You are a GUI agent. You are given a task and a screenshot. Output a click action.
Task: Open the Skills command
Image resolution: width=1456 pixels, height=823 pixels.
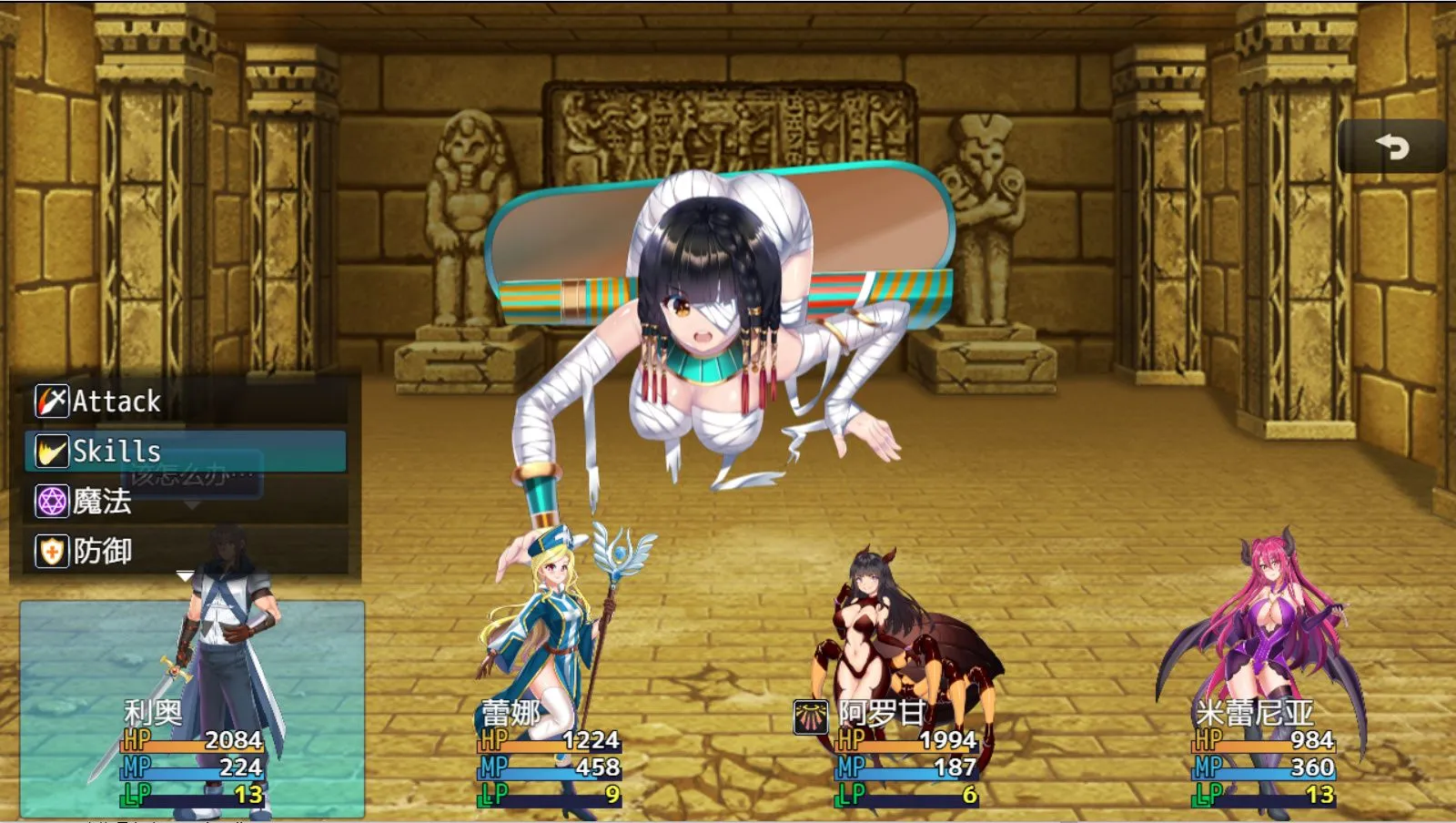point(187,452)
